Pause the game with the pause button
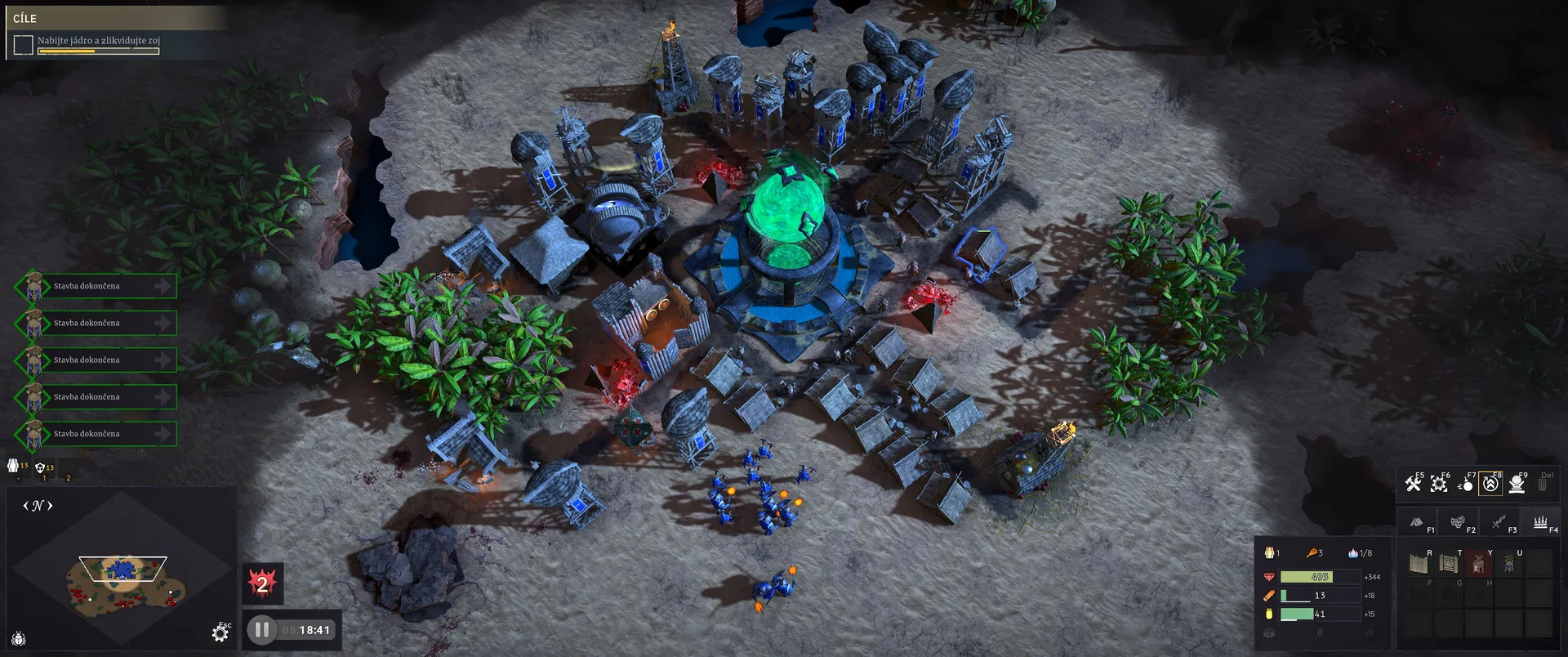This screenshot has height=657, width=1568. [x=261, y=630]
